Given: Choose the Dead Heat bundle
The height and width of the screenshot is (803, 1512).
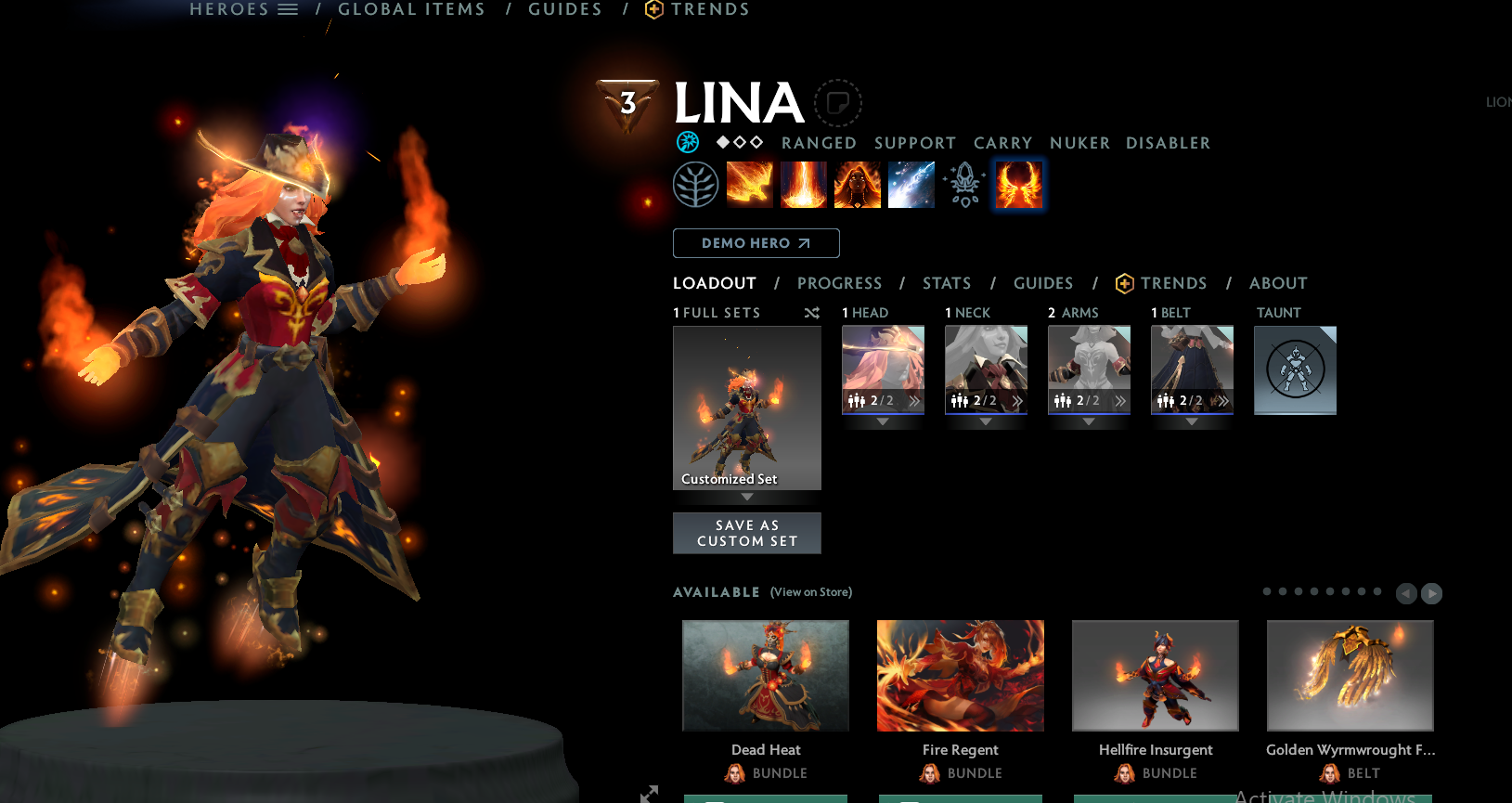Looking at the screenshot, I should pos(765,676).
